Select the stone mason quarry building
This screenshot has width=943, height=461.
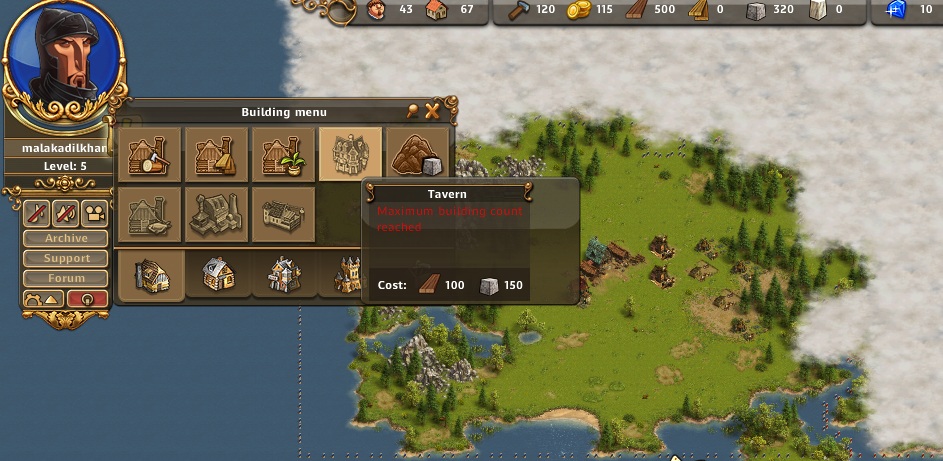point(415,154)
